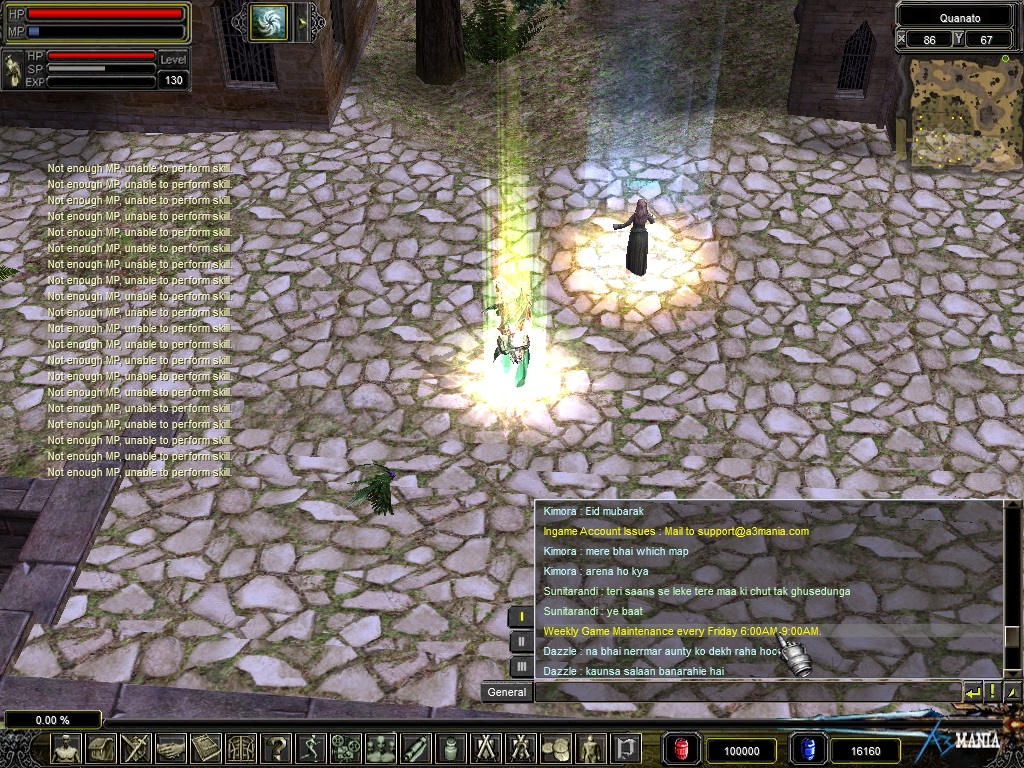Open the question mark help icon
This screenshot has height=768, width=1024.
pos(277,748)
